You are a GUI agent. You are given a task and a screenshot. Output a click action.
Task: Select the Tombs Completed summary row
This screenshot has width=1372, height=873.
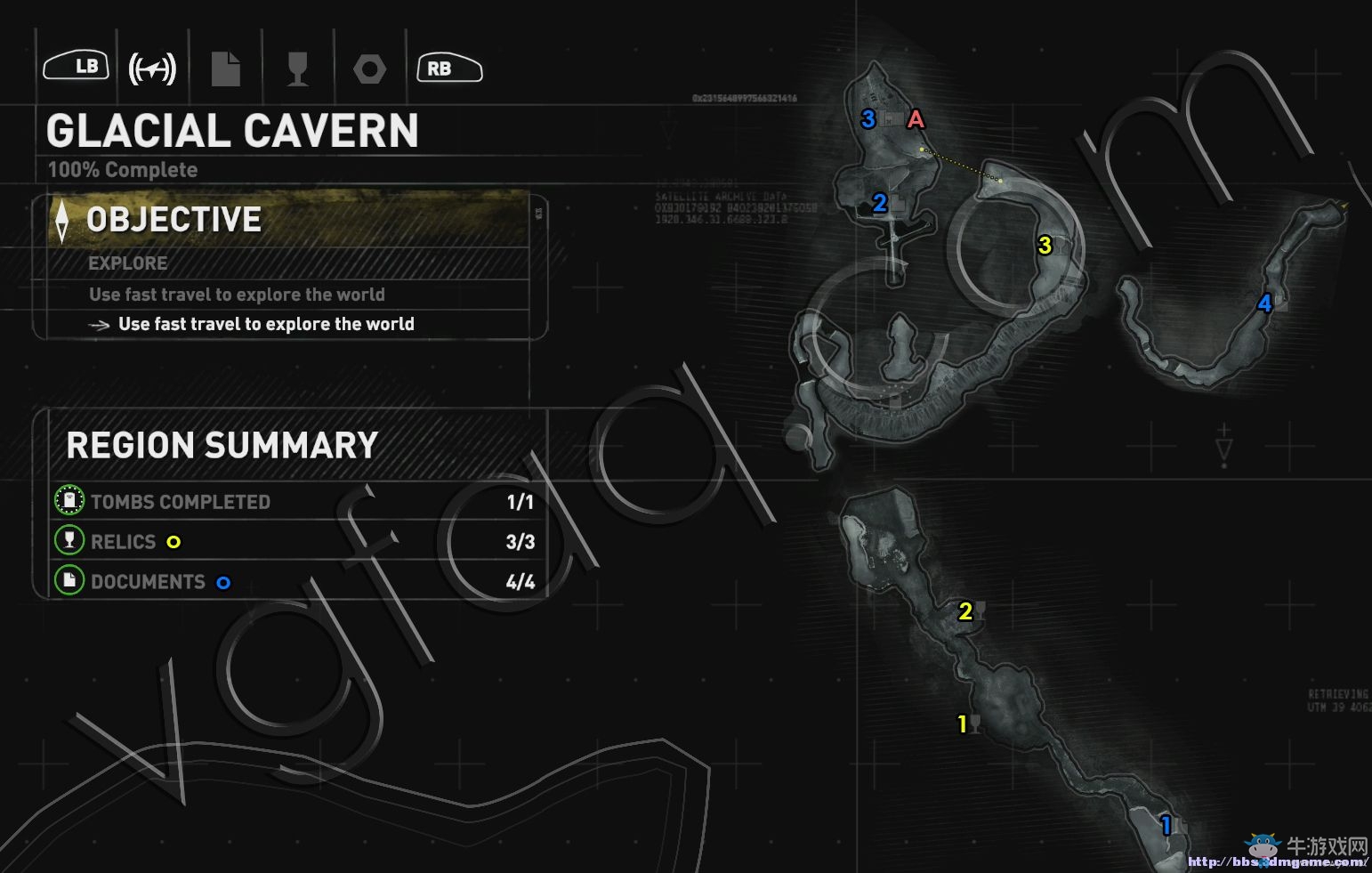point(294,502)
